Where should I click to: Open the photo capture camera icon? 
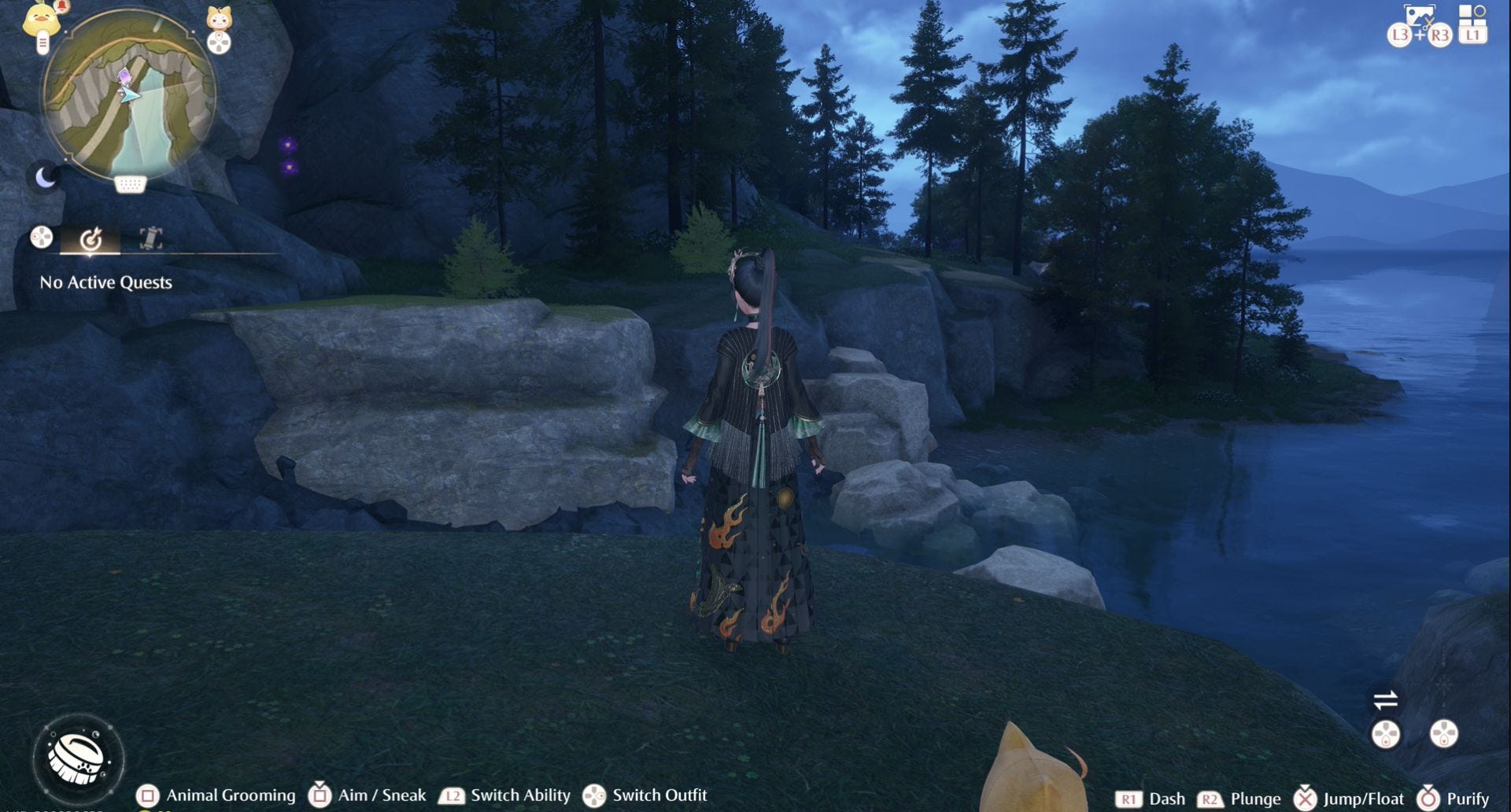[1420, 16]
